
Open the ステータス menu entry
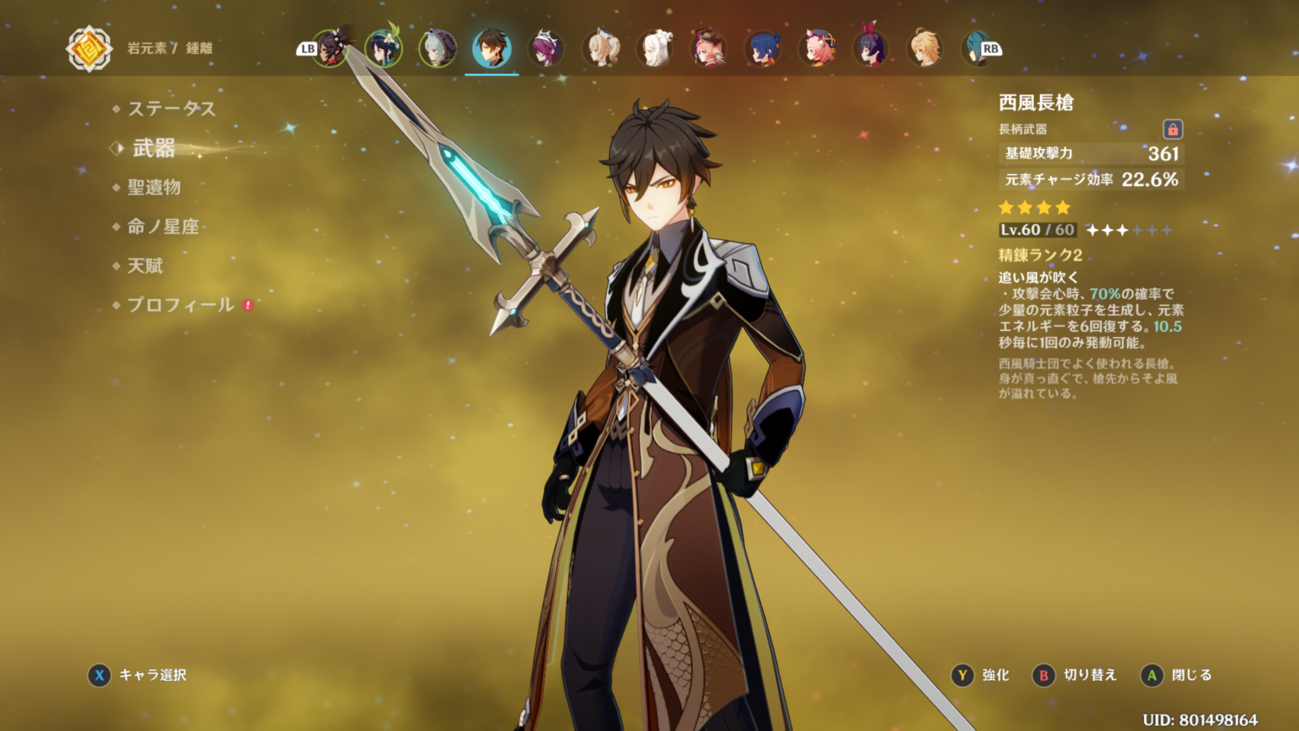(171, 108)
